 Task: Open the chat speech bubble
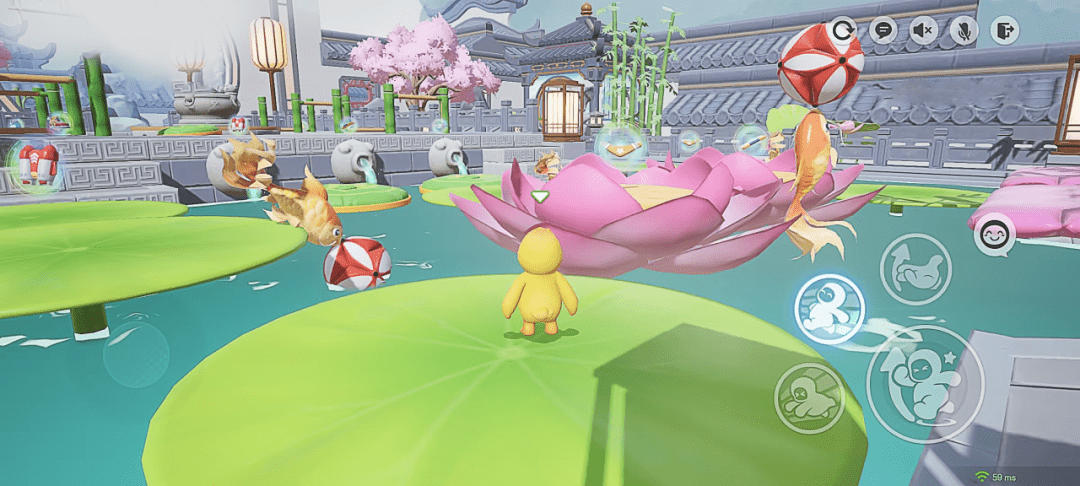882,30
